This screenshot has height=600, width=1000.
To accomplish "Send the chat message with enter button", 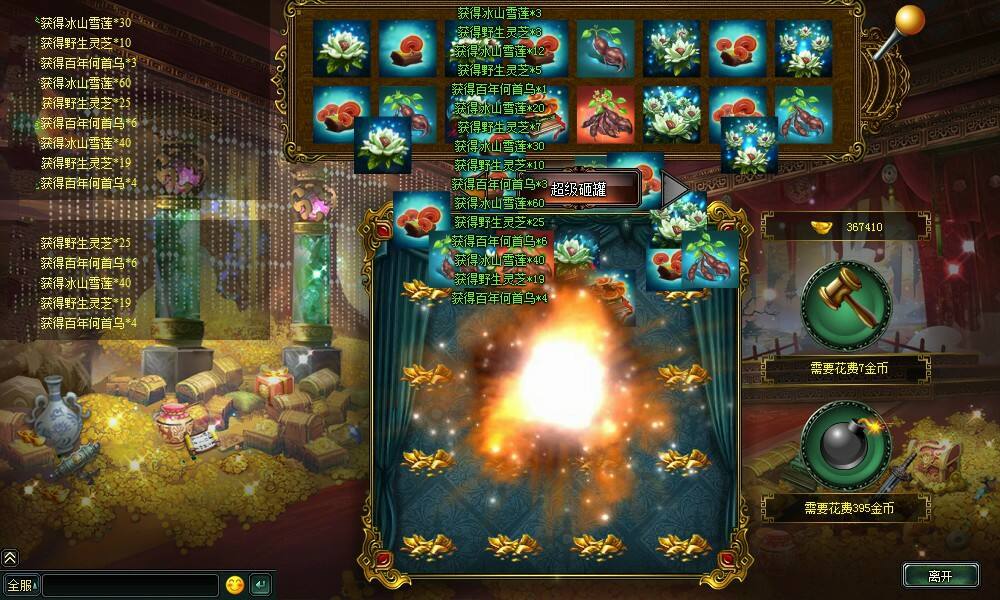I will (x=260, y=584).
